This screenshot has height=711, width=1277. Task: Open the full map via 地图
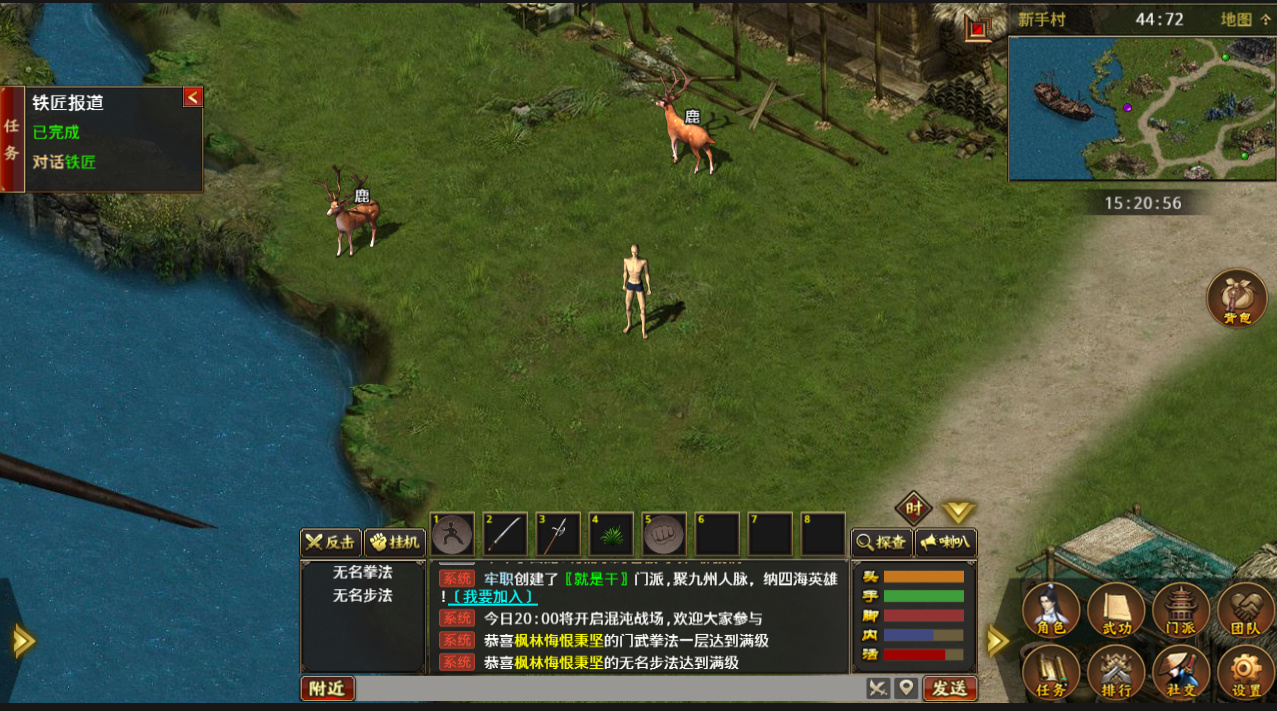[1245, 19]
